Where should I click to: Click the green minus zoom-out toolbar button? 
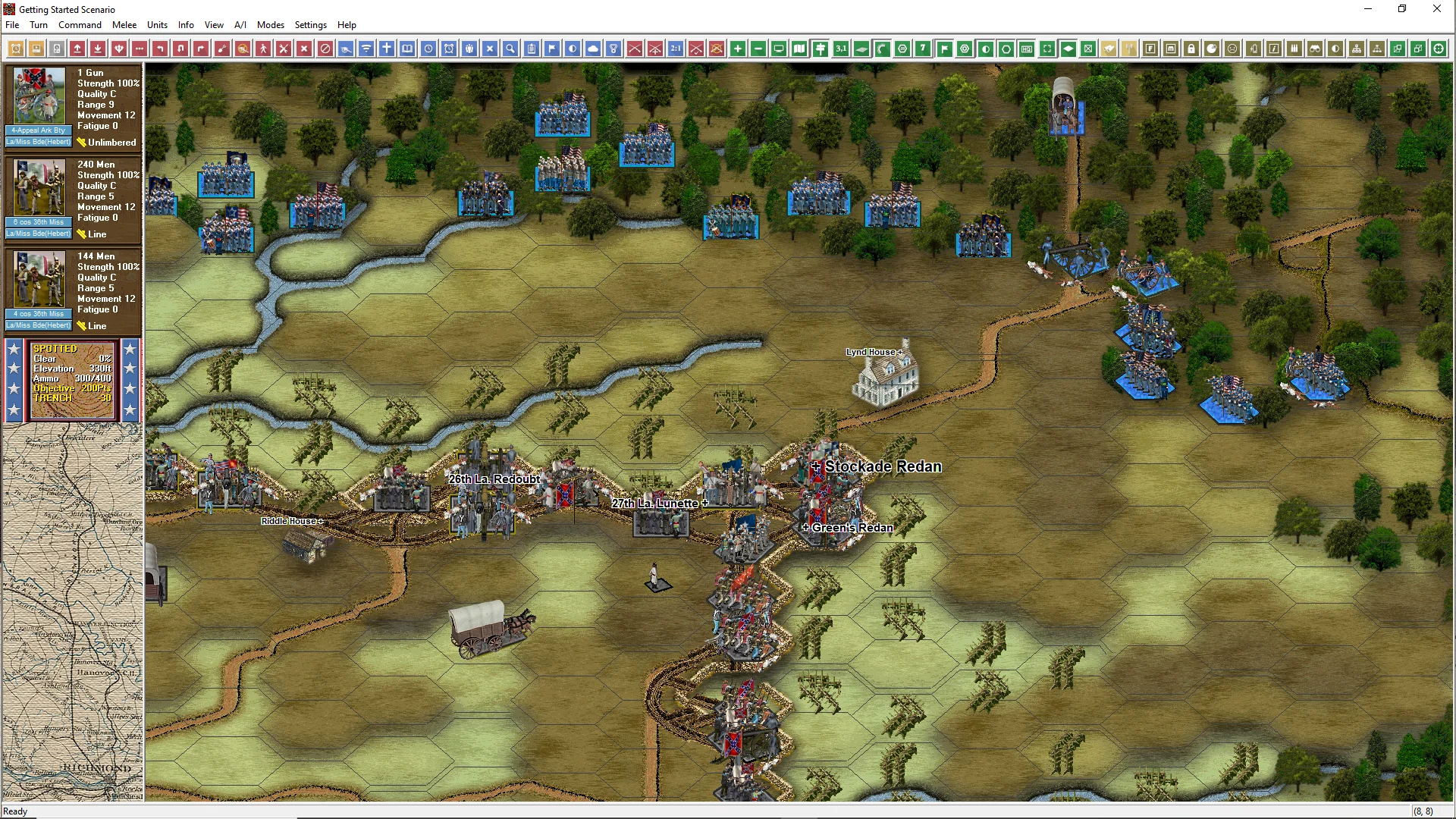coord(758,49)
